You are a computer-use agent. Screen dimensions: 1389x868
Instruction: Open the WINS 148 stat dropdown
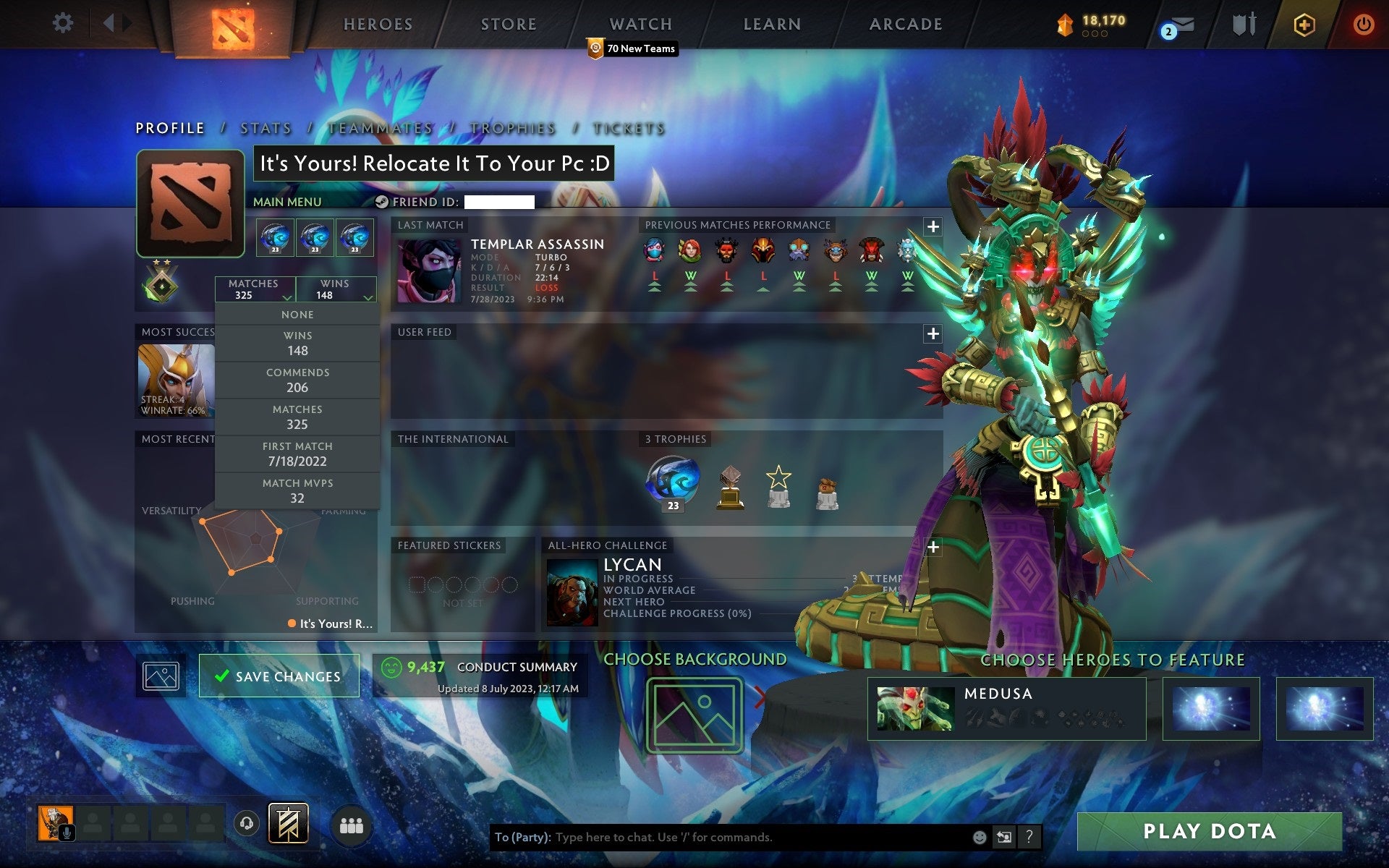pos(335,289)
